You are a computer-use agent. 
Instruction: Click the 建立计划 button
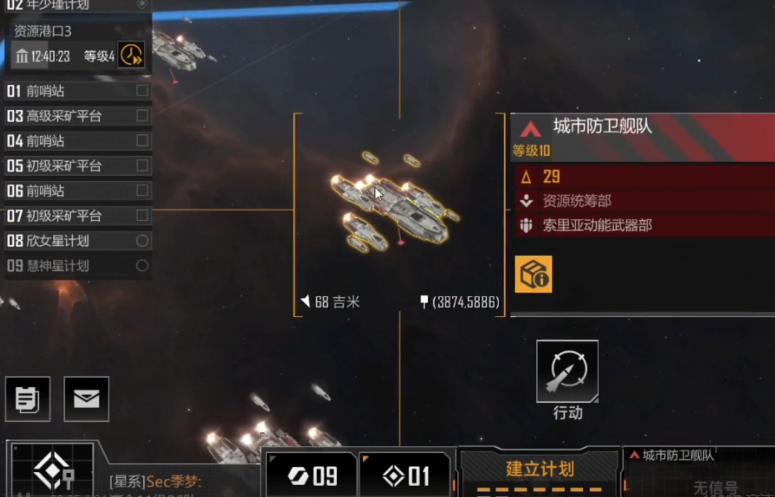click(539, 470)
